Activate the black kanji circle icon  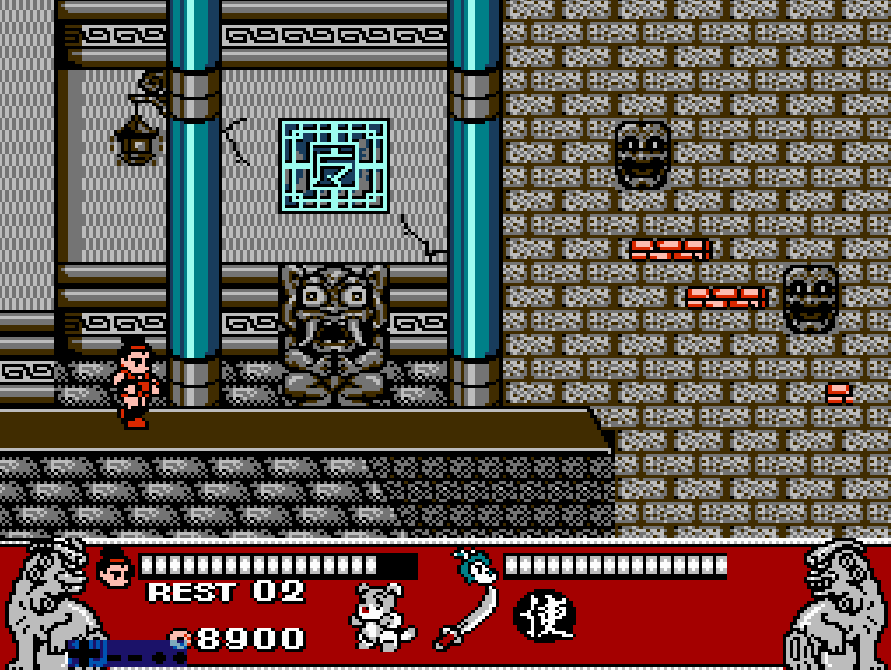[545, 616]
